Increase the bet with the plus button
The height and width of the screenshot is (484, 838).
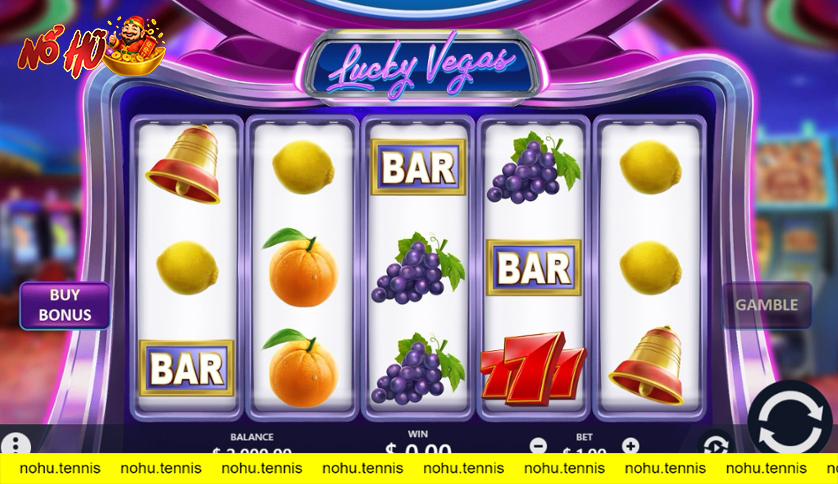pyautogui.click(x=630, y=445)
